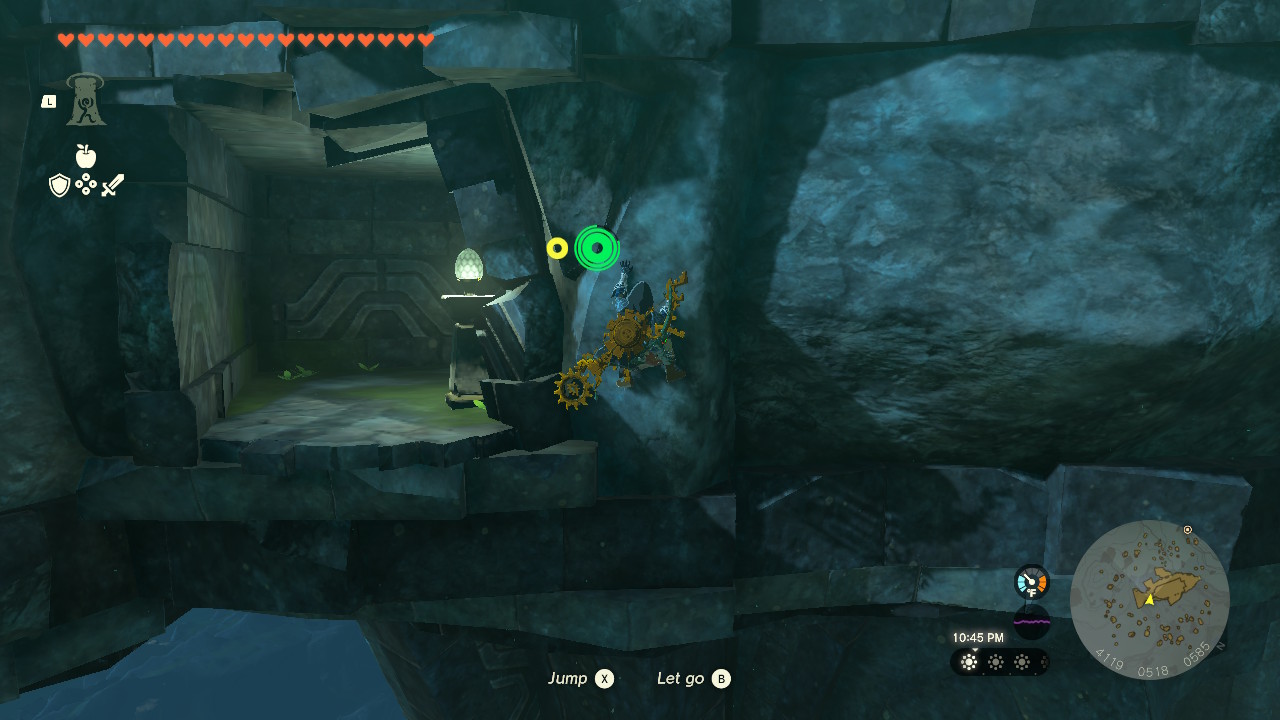Expand the energy cell battery bar
Screen dimensions: 1280x720
click(997, 662)
